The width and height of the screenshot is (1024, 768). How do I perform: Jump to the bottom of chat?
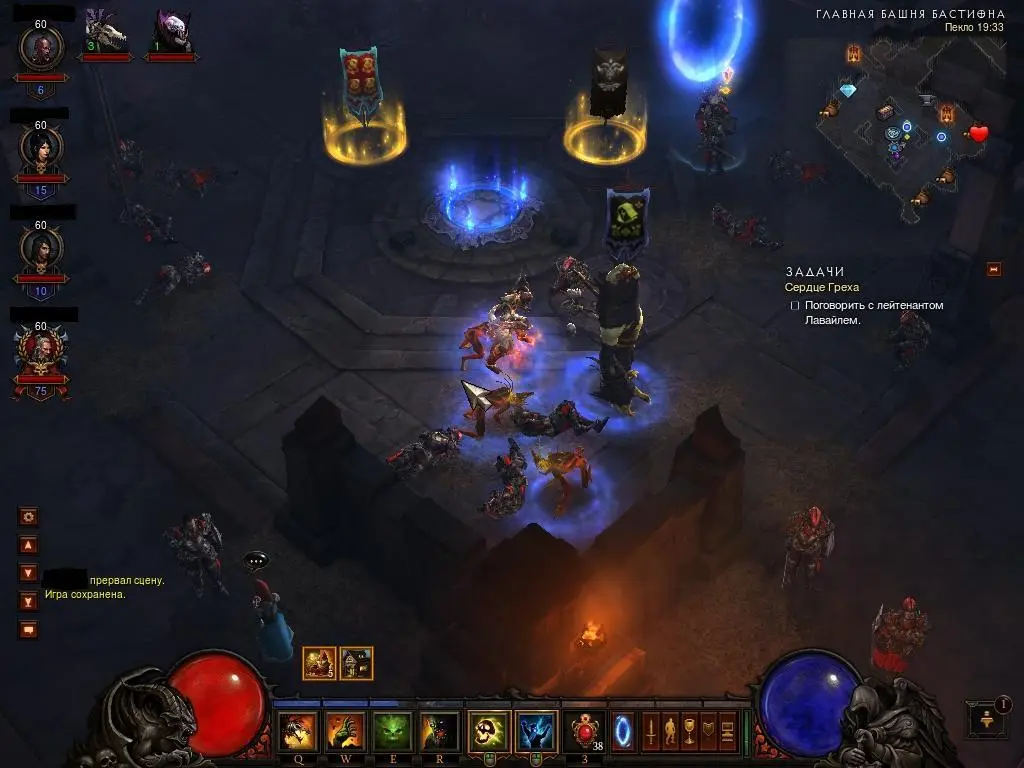[29, 601]
